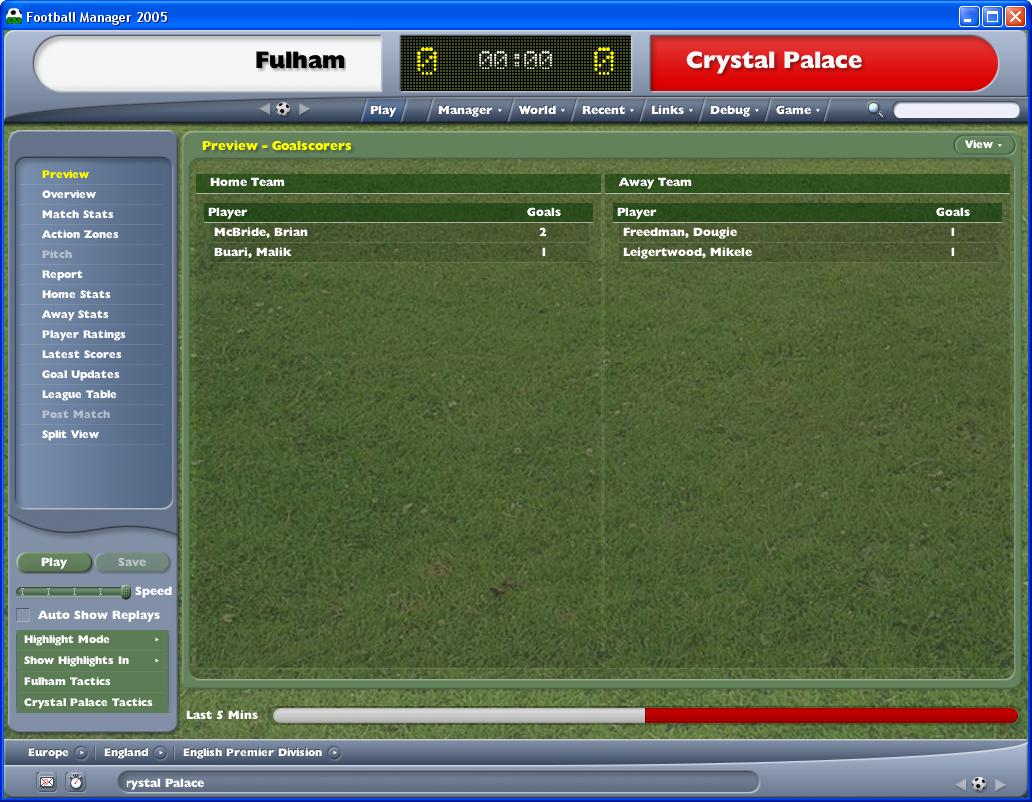Open the View dropdown button

(983, 145)
